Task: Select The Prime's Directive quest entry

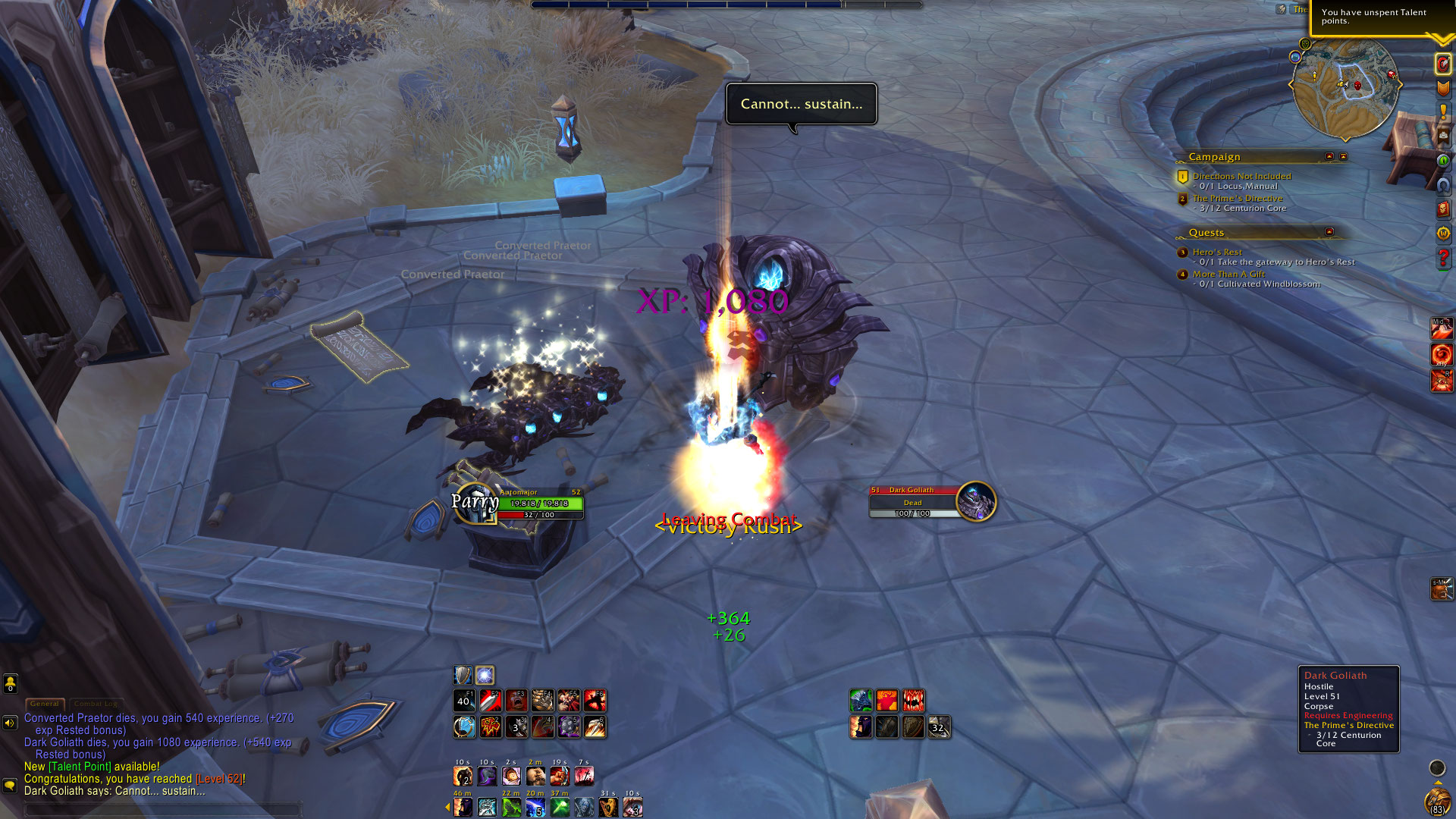Action: pyautogui.click(x=1238, y=198)
